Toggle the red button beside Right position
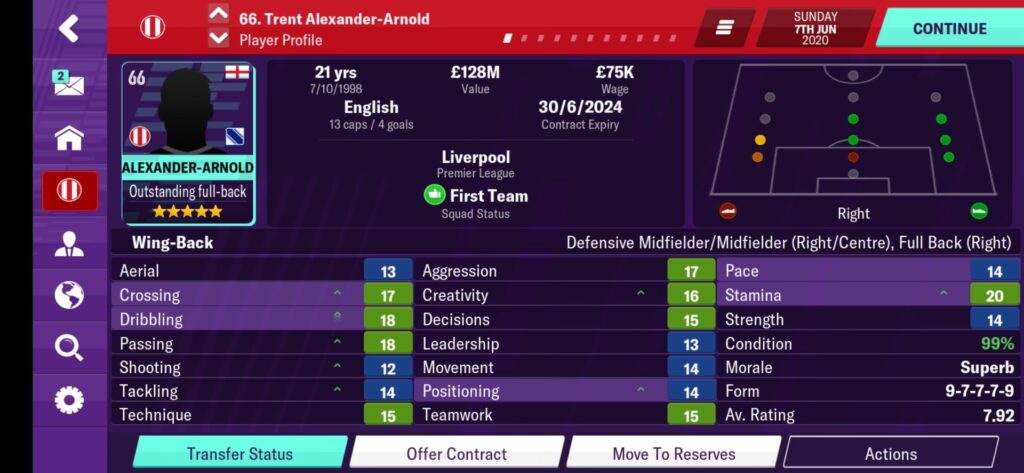The image size is (1024, 473). (728, 211)
